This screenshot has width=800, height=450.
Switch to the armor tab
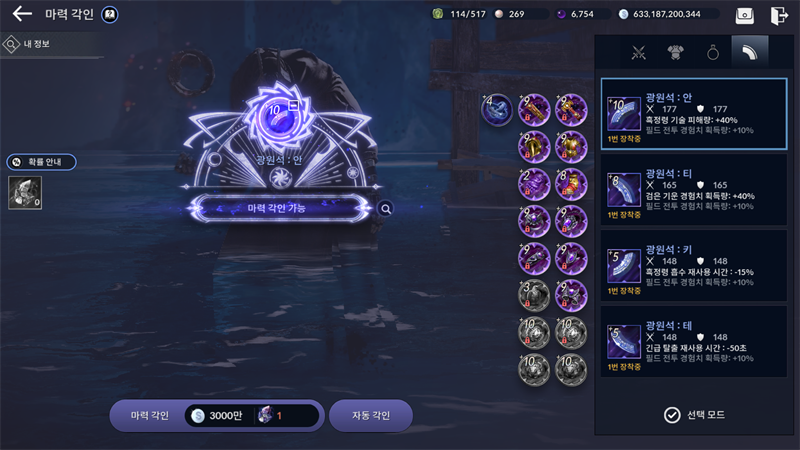click(x=676, y=52)
